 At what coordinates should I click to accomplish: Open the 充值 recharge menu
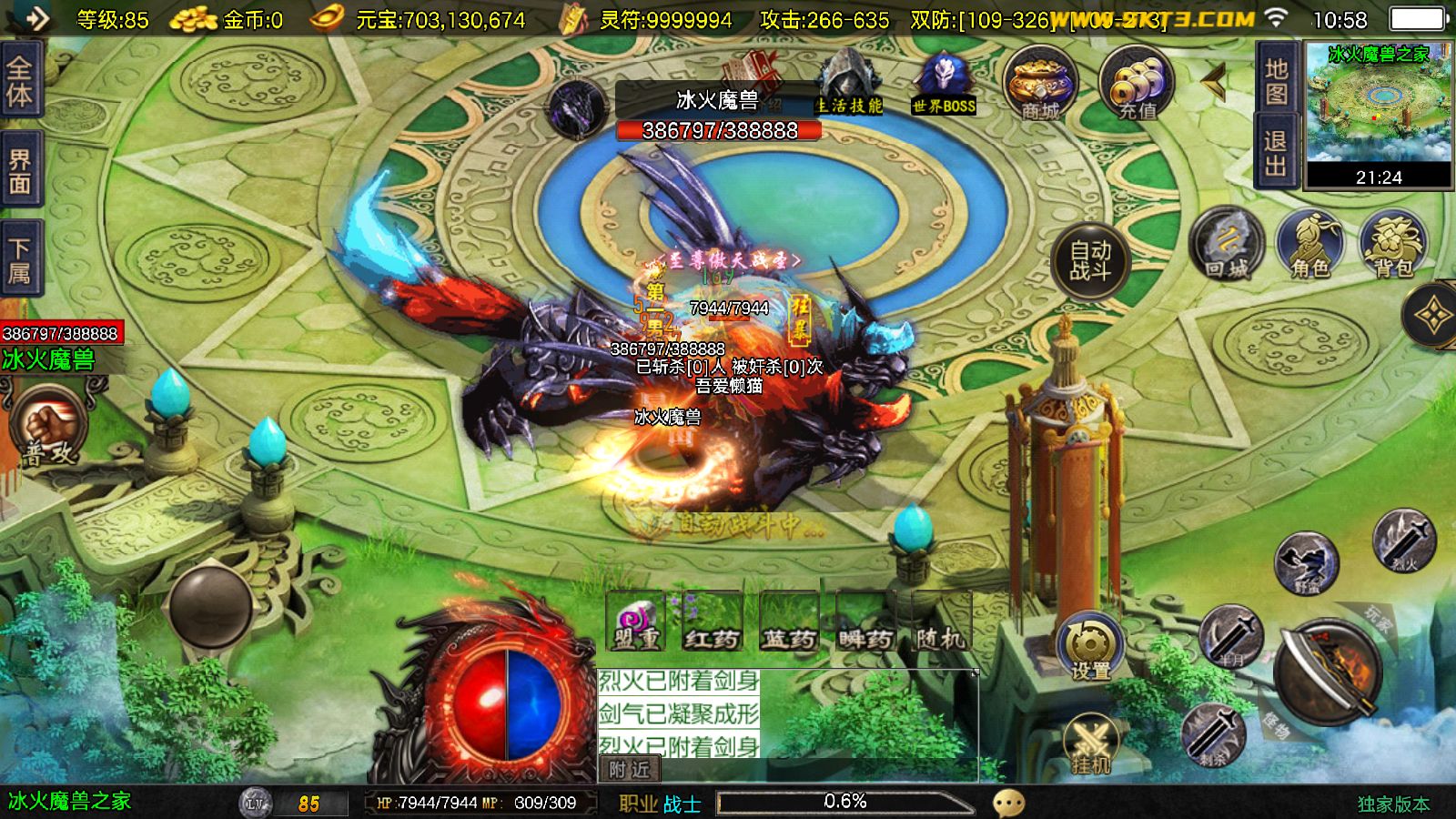tap(1136, 84)
